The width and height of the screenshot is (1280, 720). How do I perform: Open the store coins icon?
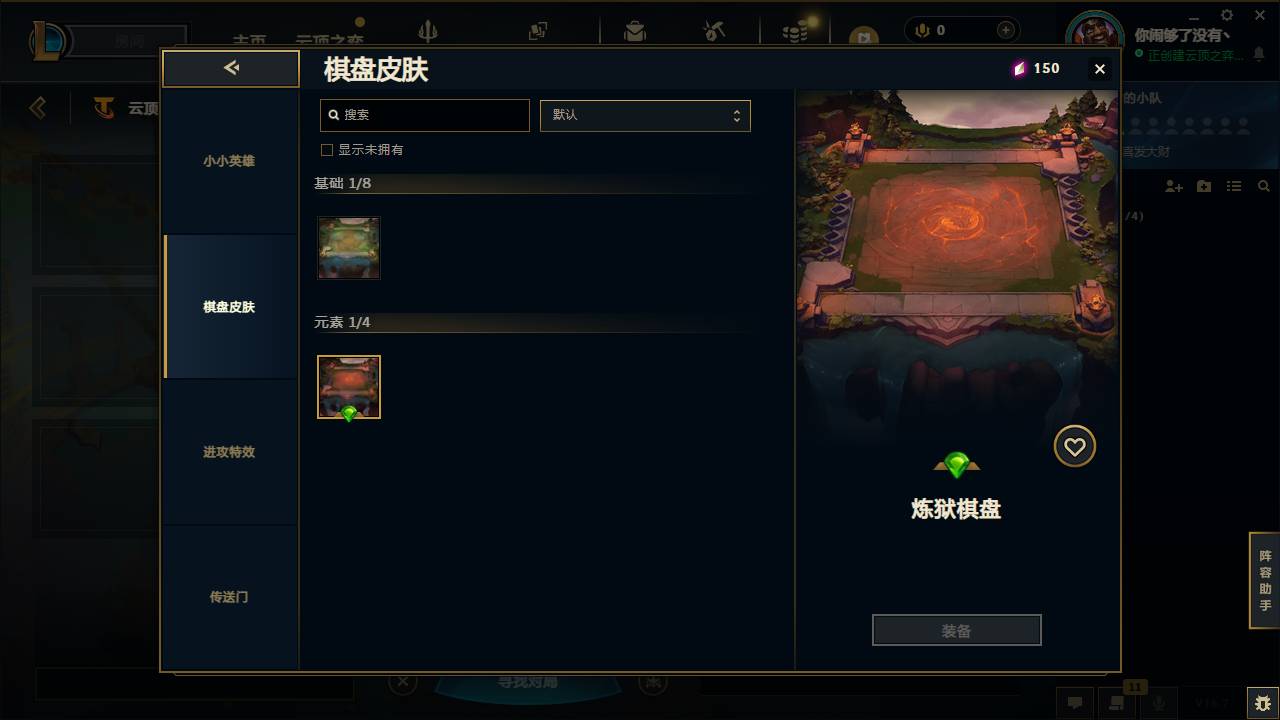[795, 31]
